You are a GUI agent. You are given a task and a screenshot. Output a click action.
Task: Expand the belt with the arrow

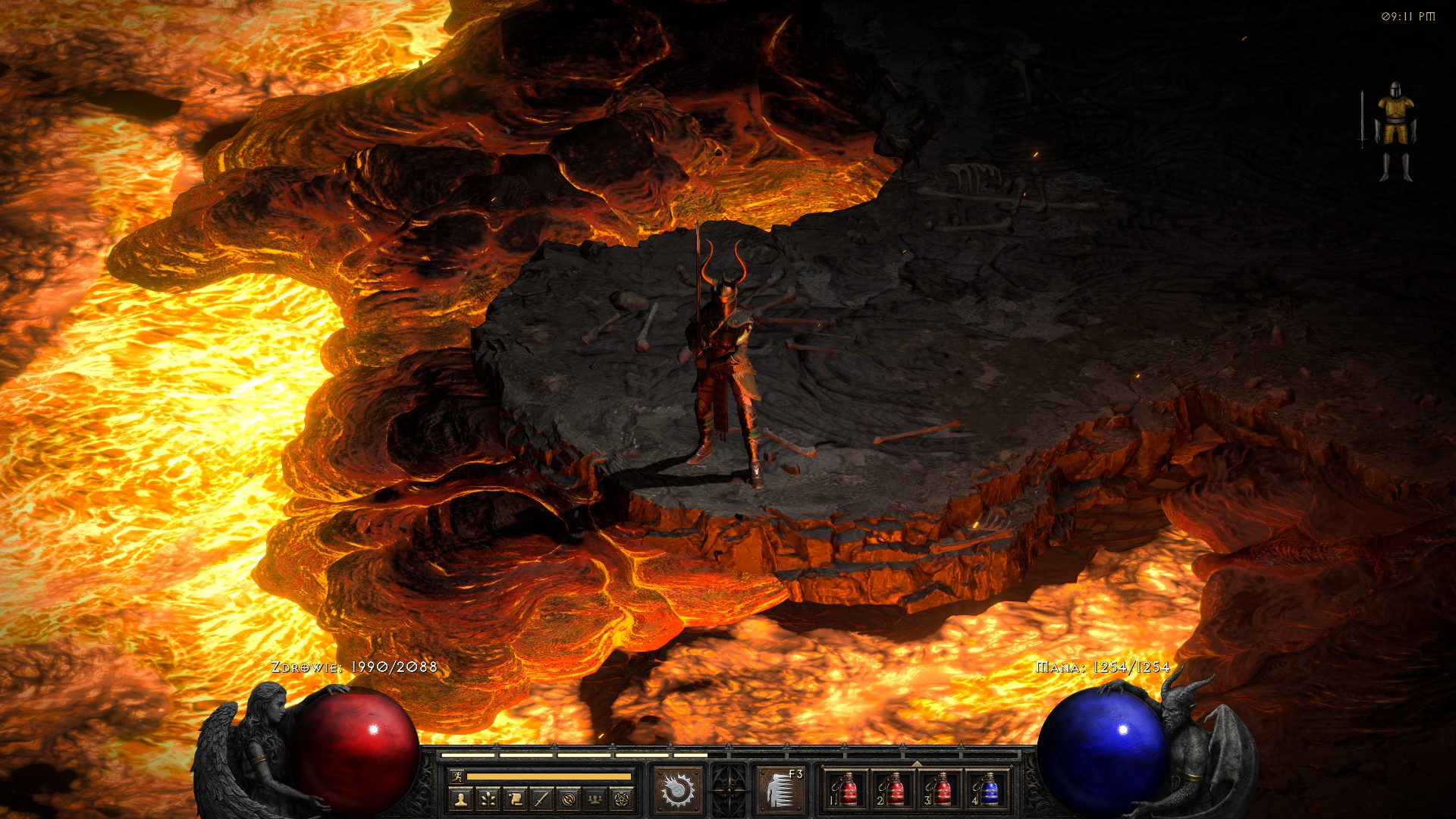916,763
